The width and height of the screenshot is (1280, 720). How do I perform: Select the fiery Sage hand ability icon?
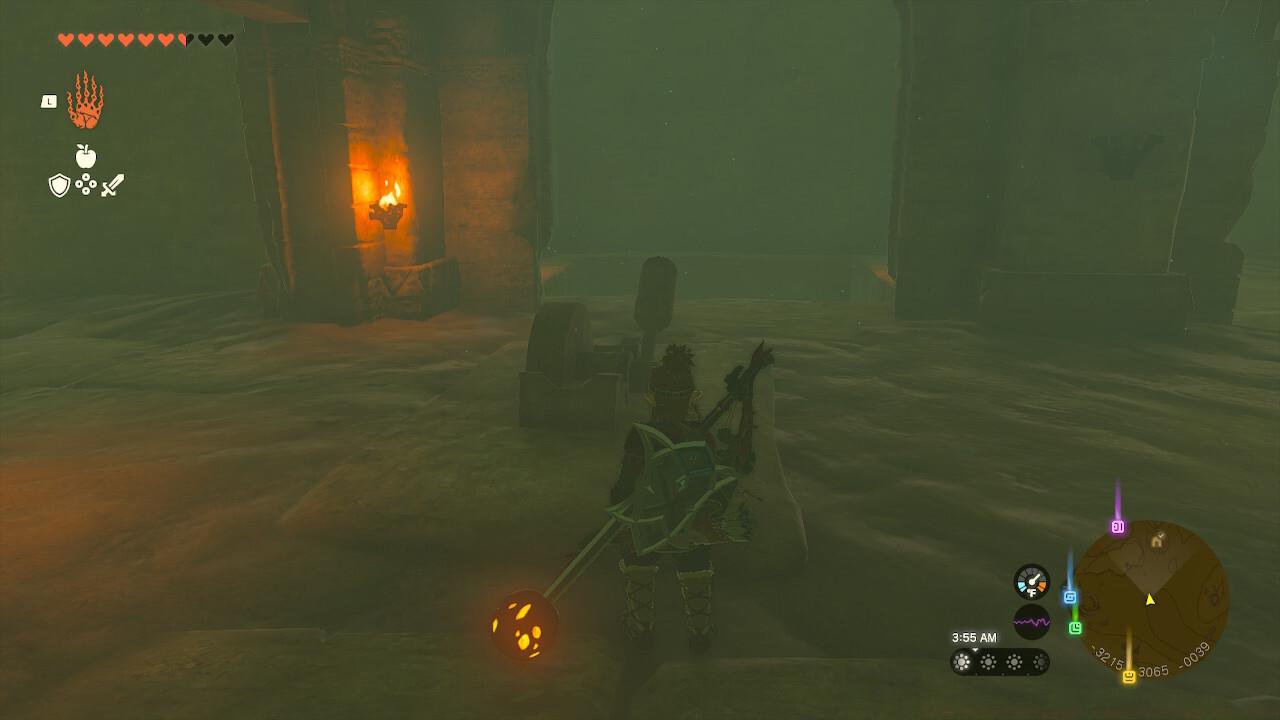click(x=85, y=100)
